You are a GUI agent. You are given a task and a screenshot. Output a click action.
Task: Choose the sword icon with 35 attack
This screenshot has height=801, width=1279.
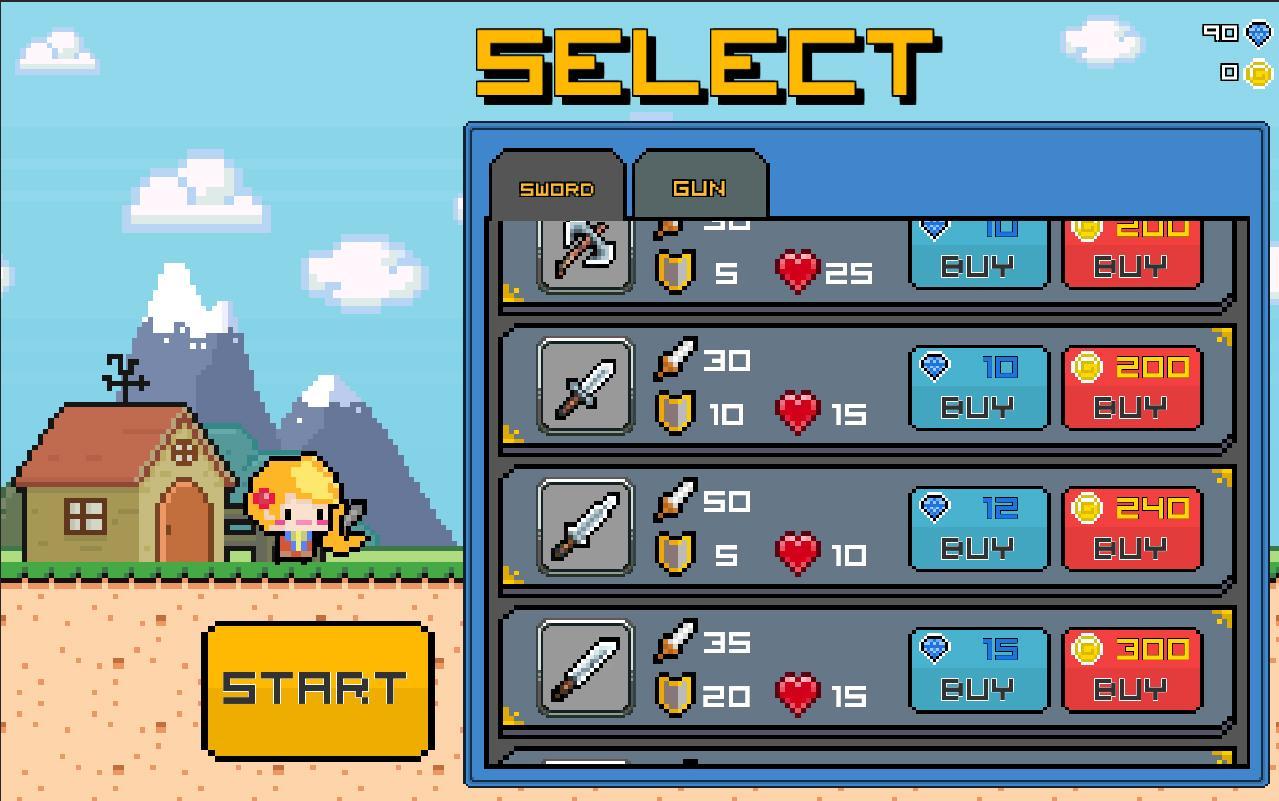(x=585, y=669)
